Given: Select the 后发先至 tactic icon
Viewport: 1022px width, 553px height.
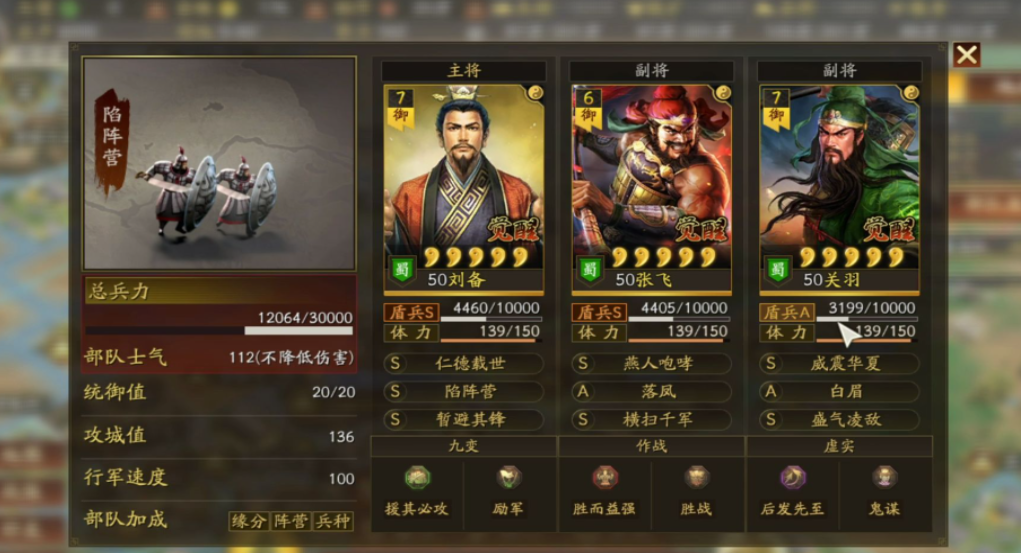Looking at the screenshot, I should pyautogui.click(x=792, y=478).
